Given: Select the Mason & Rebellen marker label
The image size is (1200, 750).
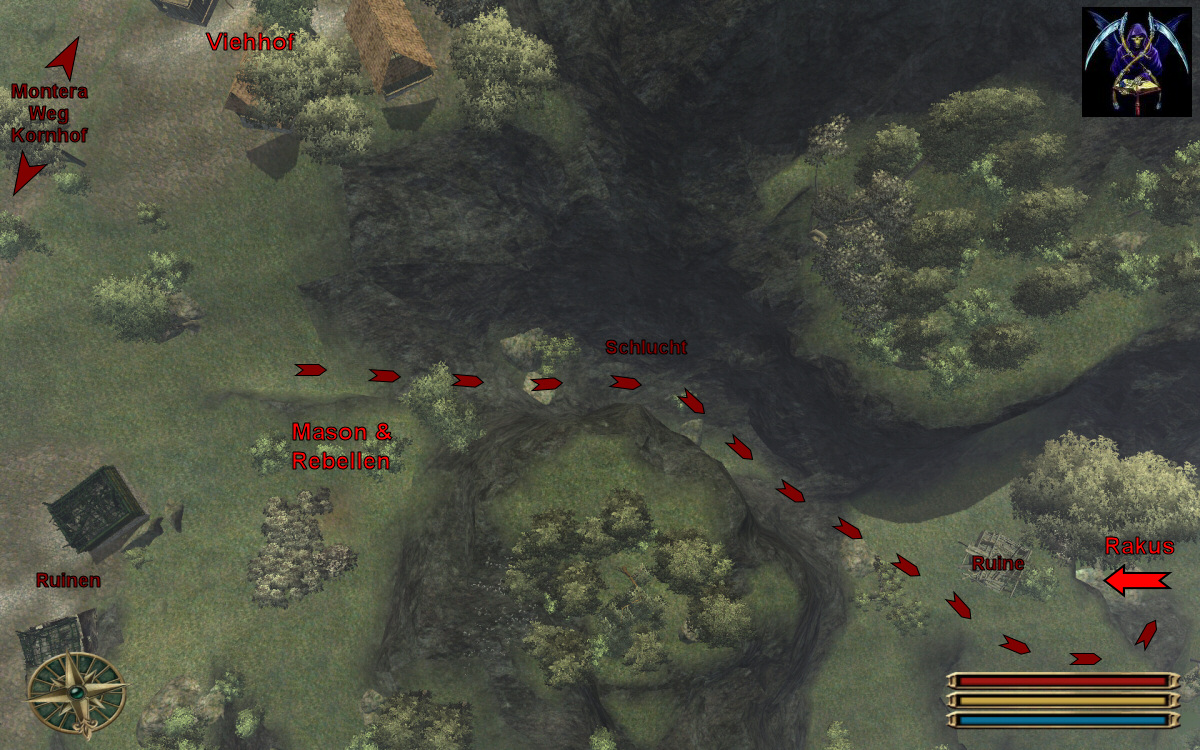Looking at the screenshot, I should [x=341, y=446].
